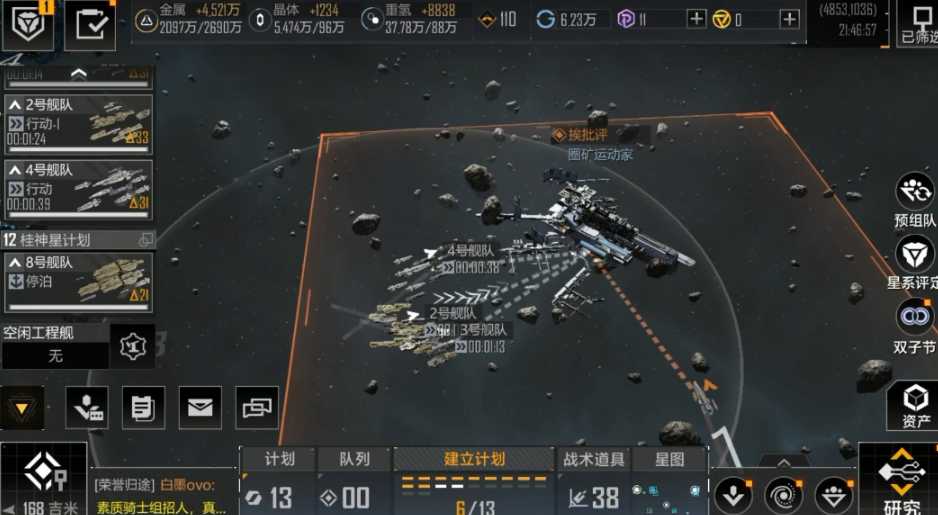Select the 4号舰队 fleet card
938x515 pixels.
[78, 186]
